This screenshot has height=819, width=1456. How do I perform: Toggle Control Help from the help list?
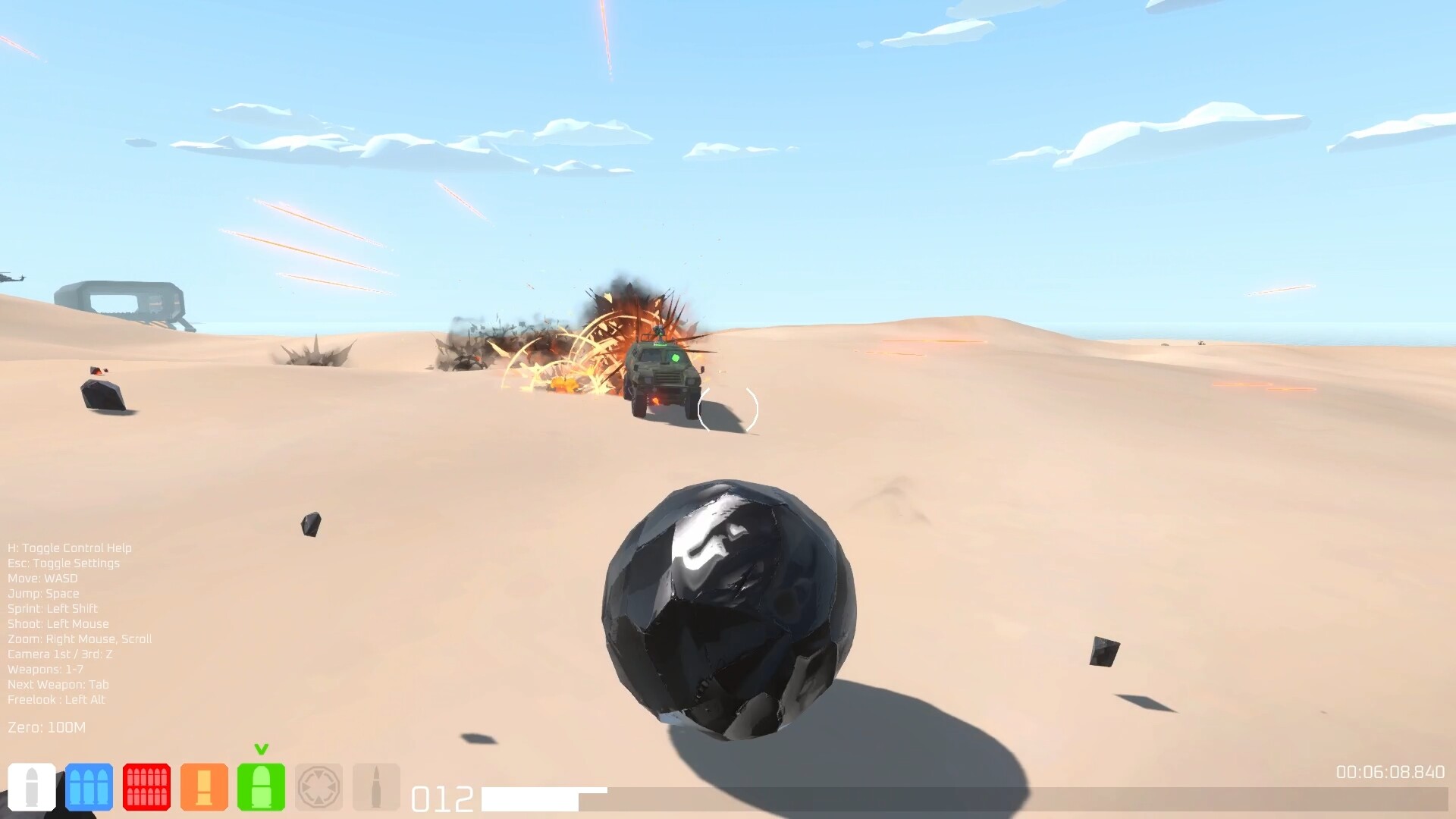[x=68, y=548]
